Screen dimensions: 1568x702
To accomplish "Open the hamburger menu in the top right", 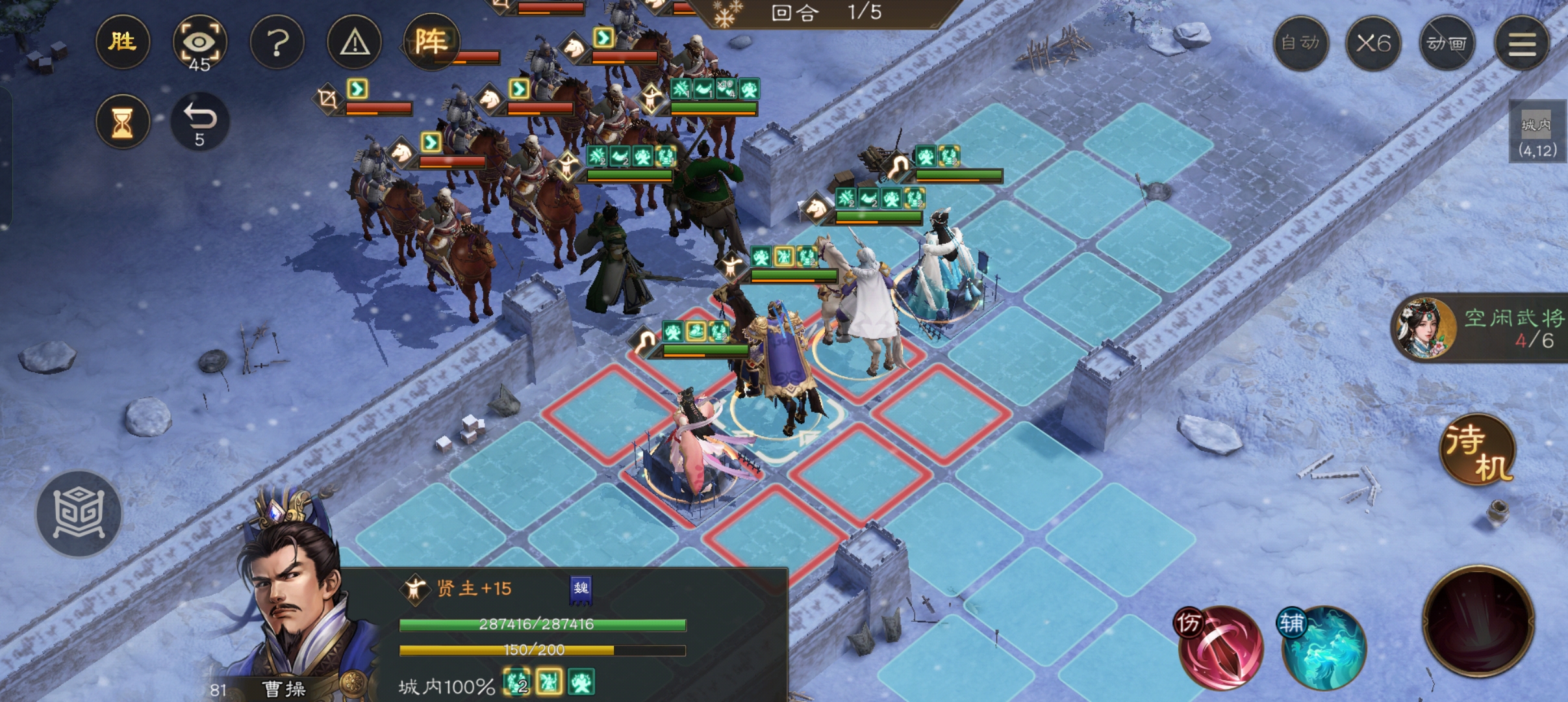I will [x=1523, y=43].
